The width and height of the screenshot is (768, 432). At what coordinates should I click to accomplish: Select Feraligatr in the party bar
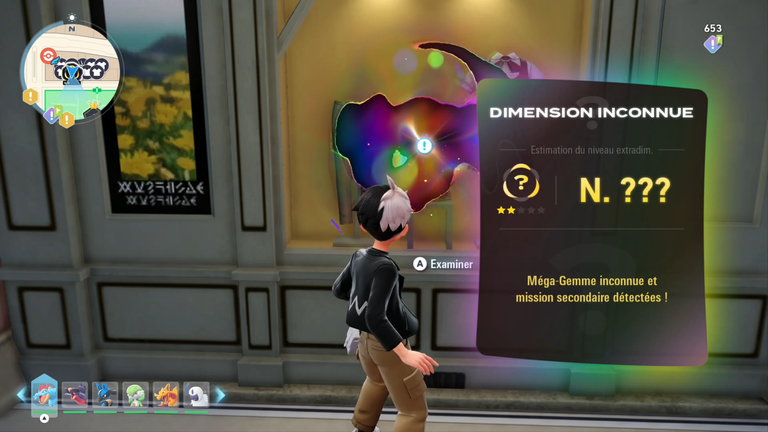point(45,394)
